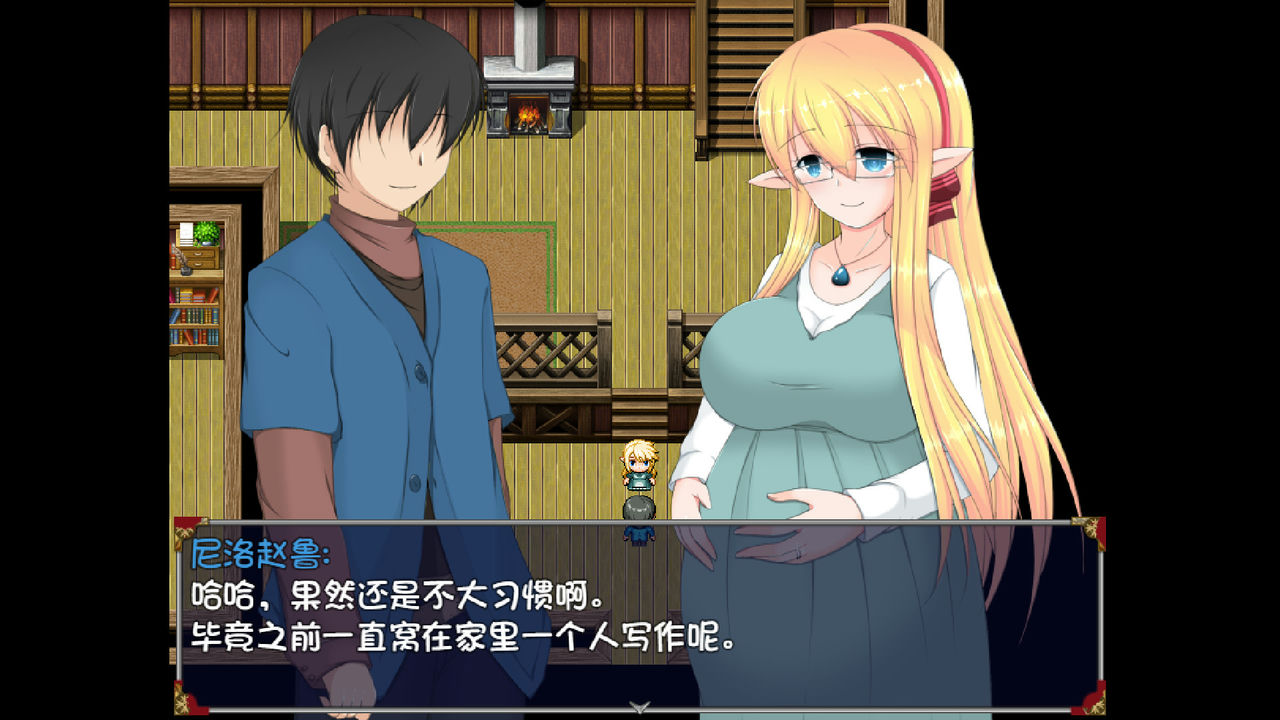Viewport: 1280px width, 720px height.
Task: Select the dialogue box corner ornament
Action: point(182,530)
